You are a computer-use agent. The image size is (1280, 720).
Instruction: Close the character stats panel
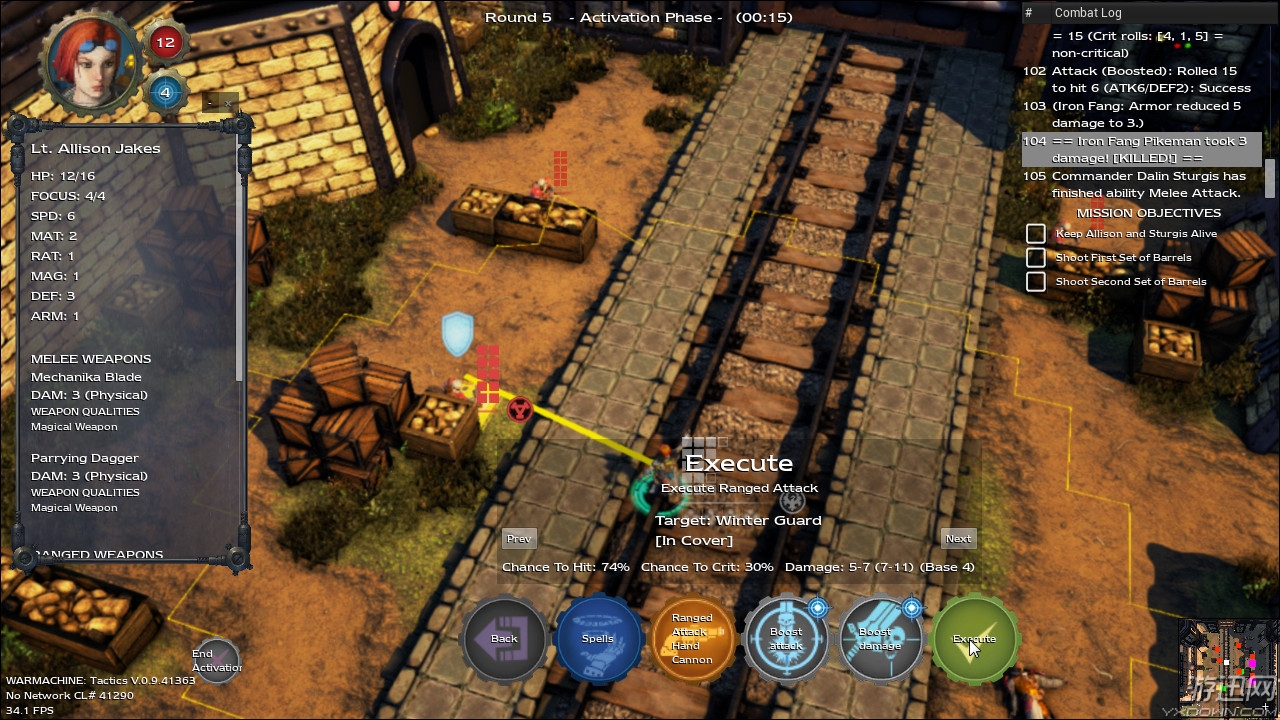[228, 103]
